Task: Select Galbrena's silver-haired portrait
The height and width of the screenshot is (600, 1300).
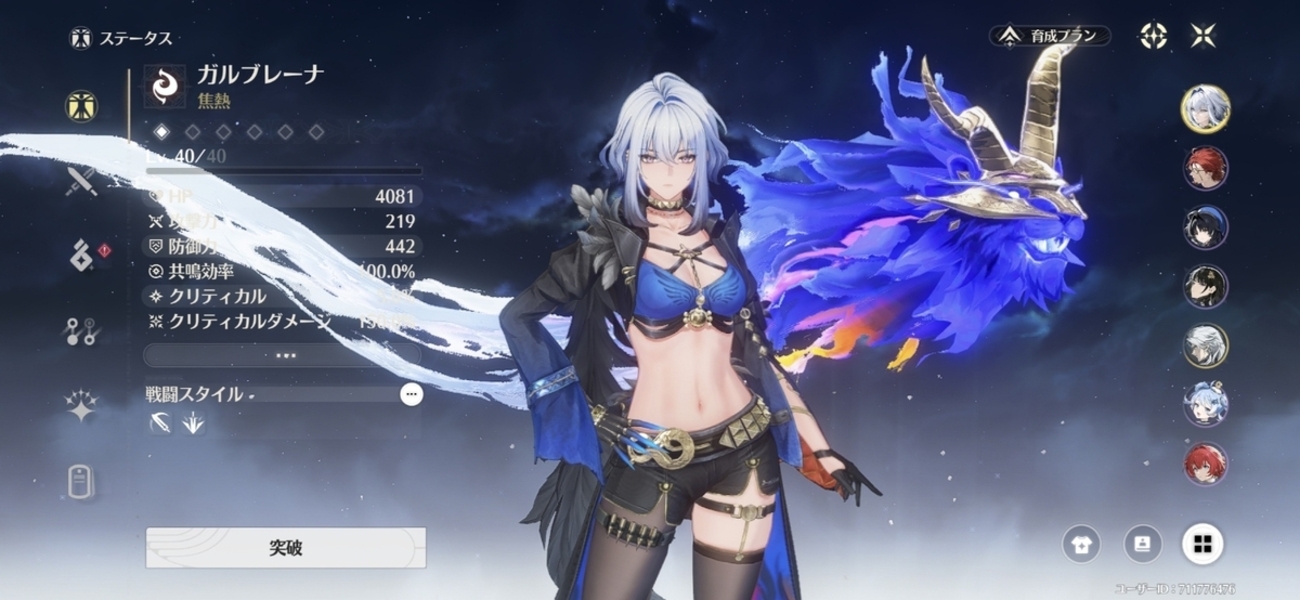Action: 1205,108
